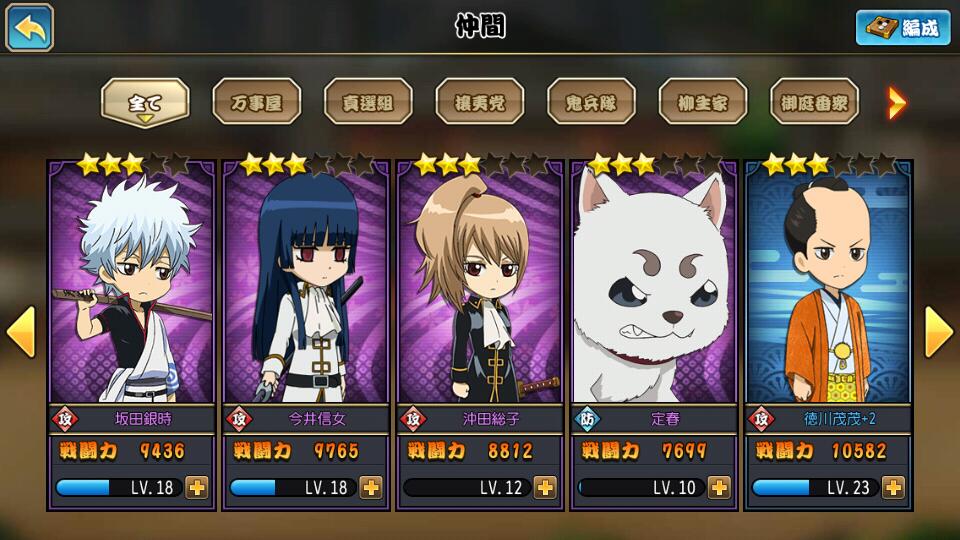Go back with the arrow button

(30, 28)
